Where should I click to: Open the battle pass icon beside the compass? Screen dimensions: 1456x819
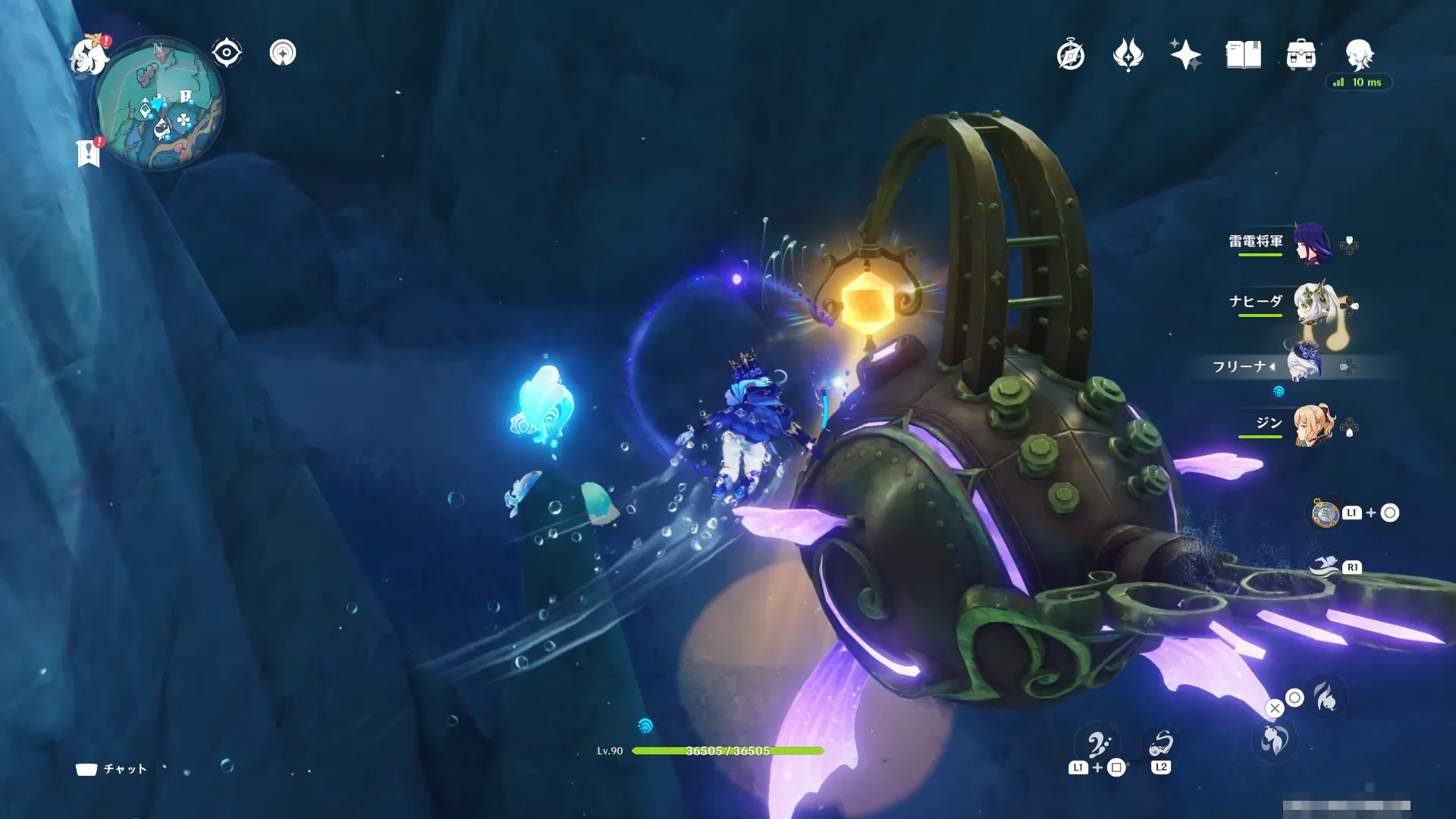tap(1128, 55)
